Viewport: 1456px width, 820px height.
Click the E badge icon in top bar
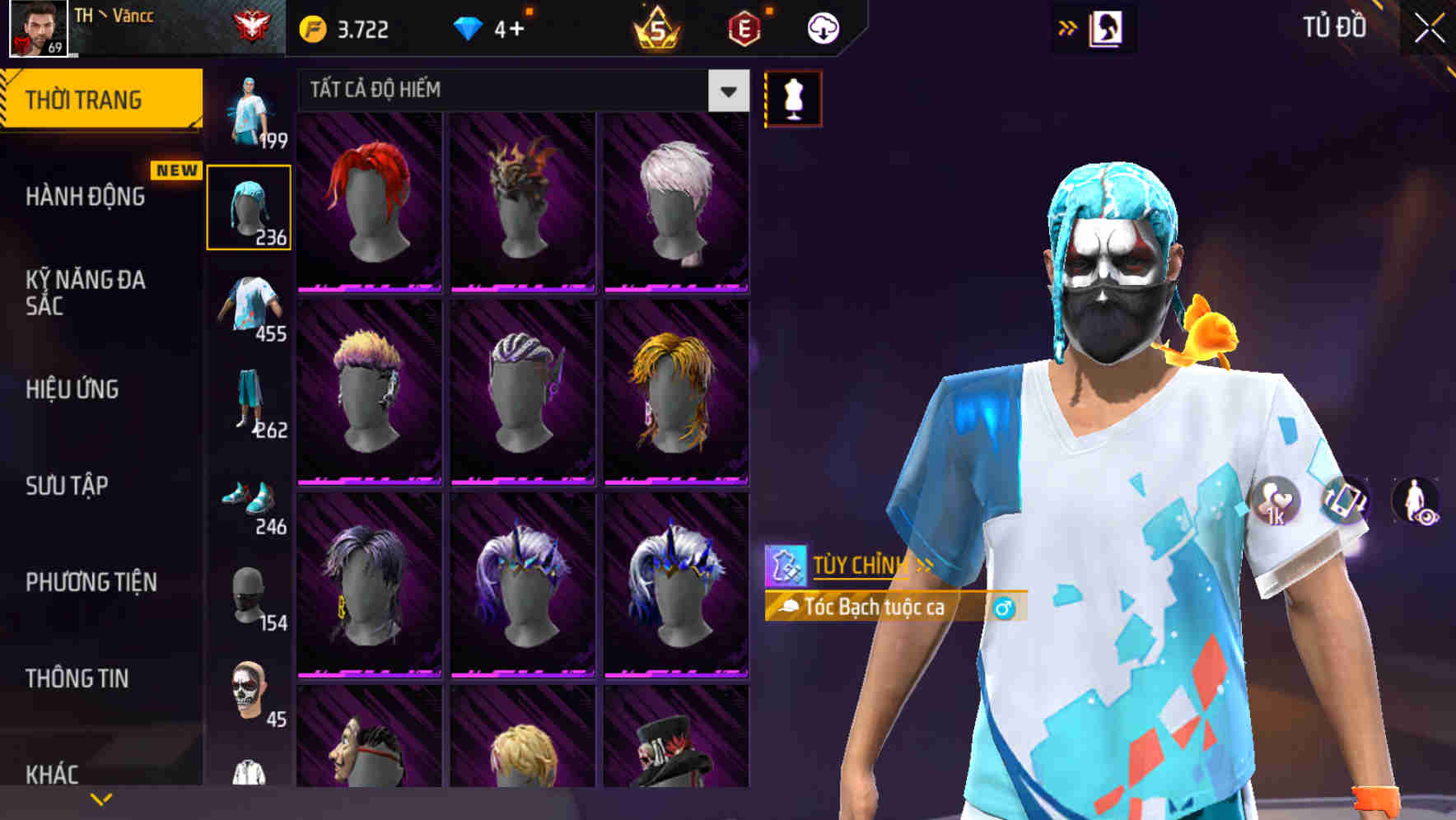click(x=744, y=26)
